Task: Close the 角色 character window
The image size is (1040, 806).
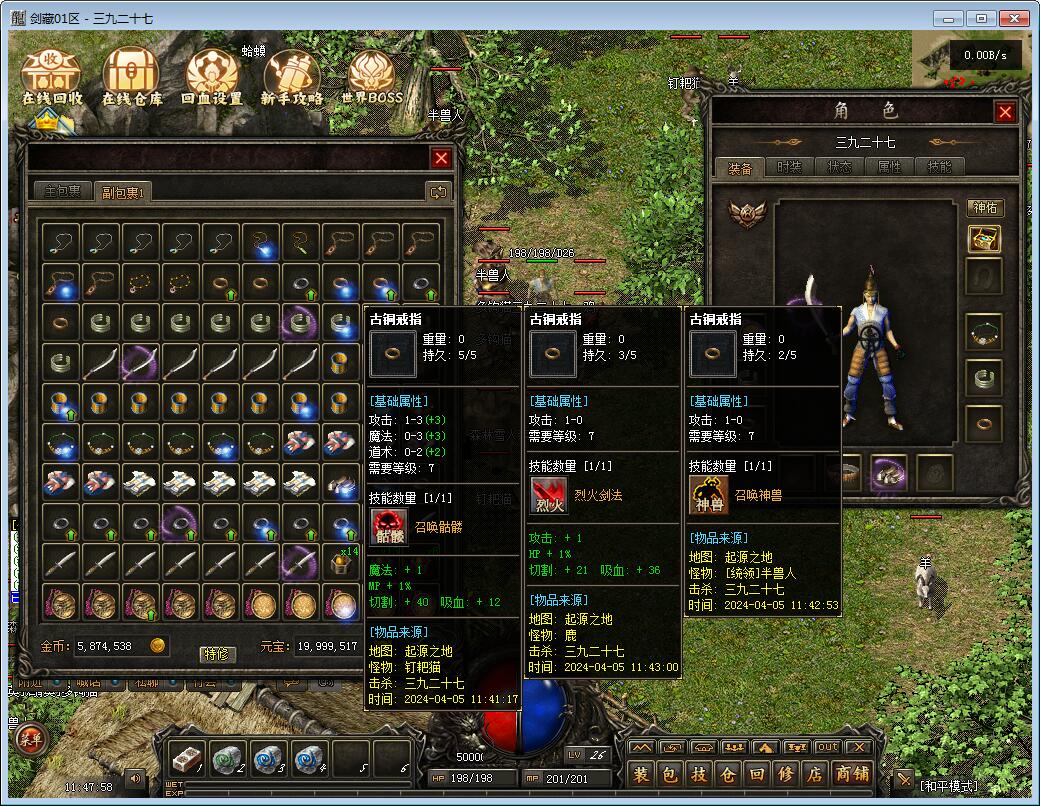Action: point(1005,112)
